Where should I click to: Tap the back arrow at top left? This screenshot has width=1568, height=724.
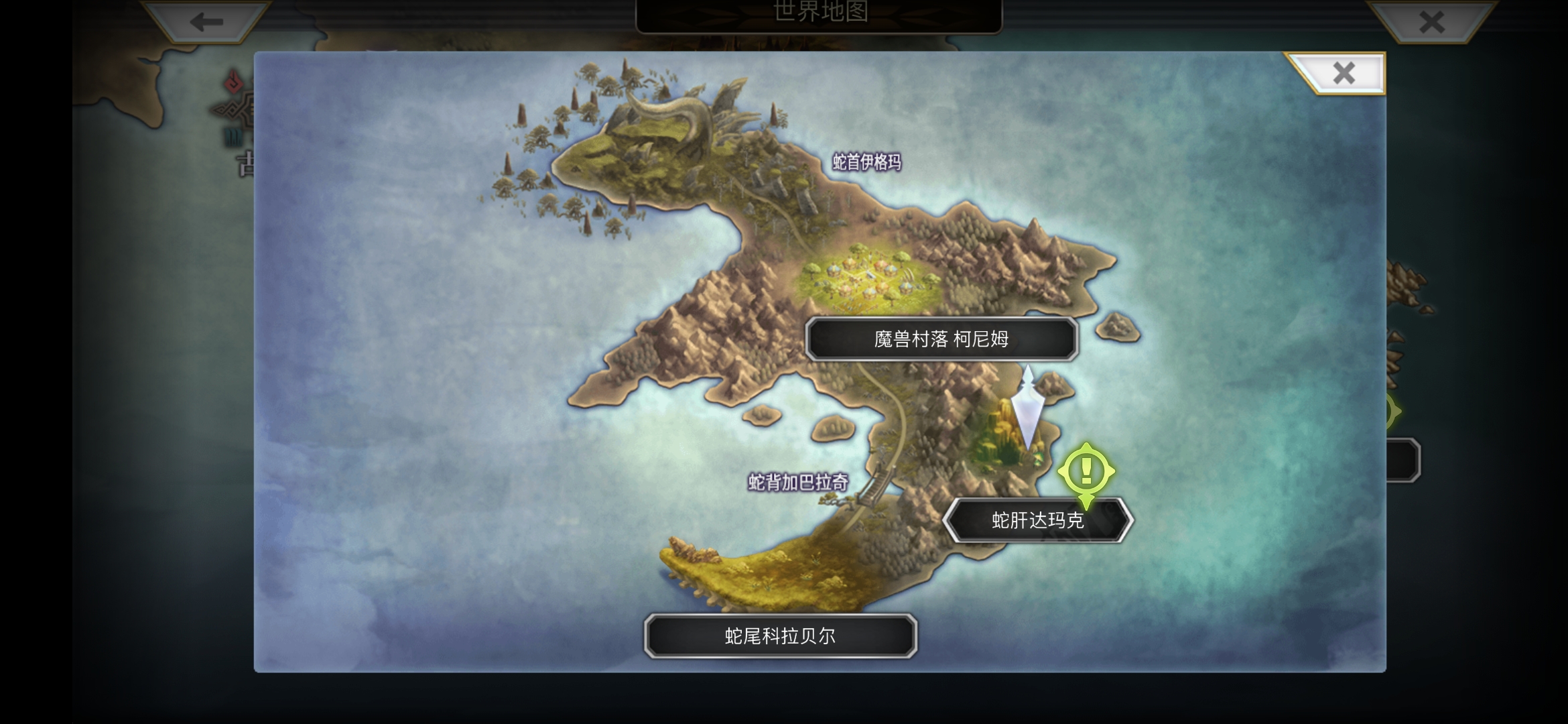pos(200,22)
